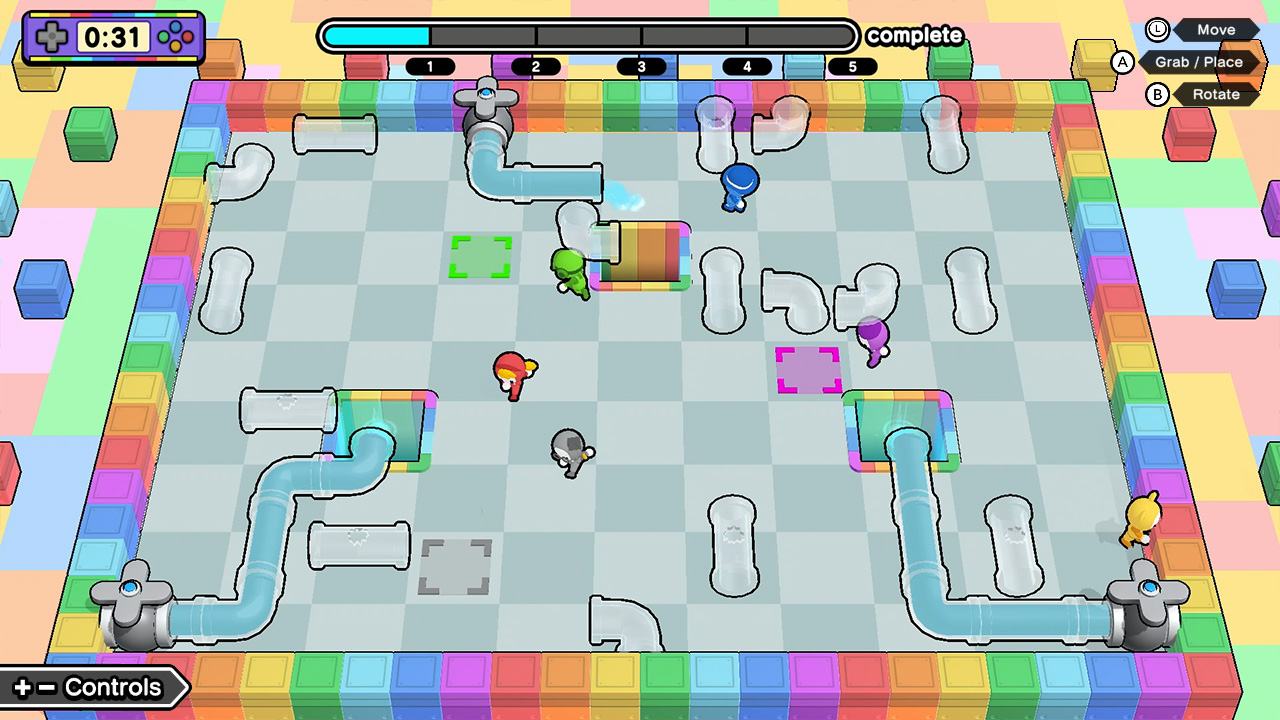Toggle the green target square marker
This screenshot has height=720, width=1280.
coord(482,257)
